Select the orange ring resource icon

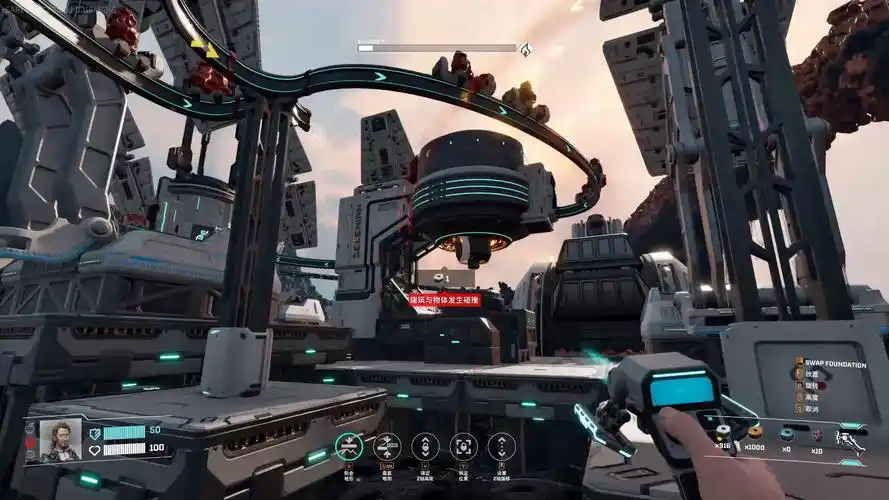click(755, 433)
